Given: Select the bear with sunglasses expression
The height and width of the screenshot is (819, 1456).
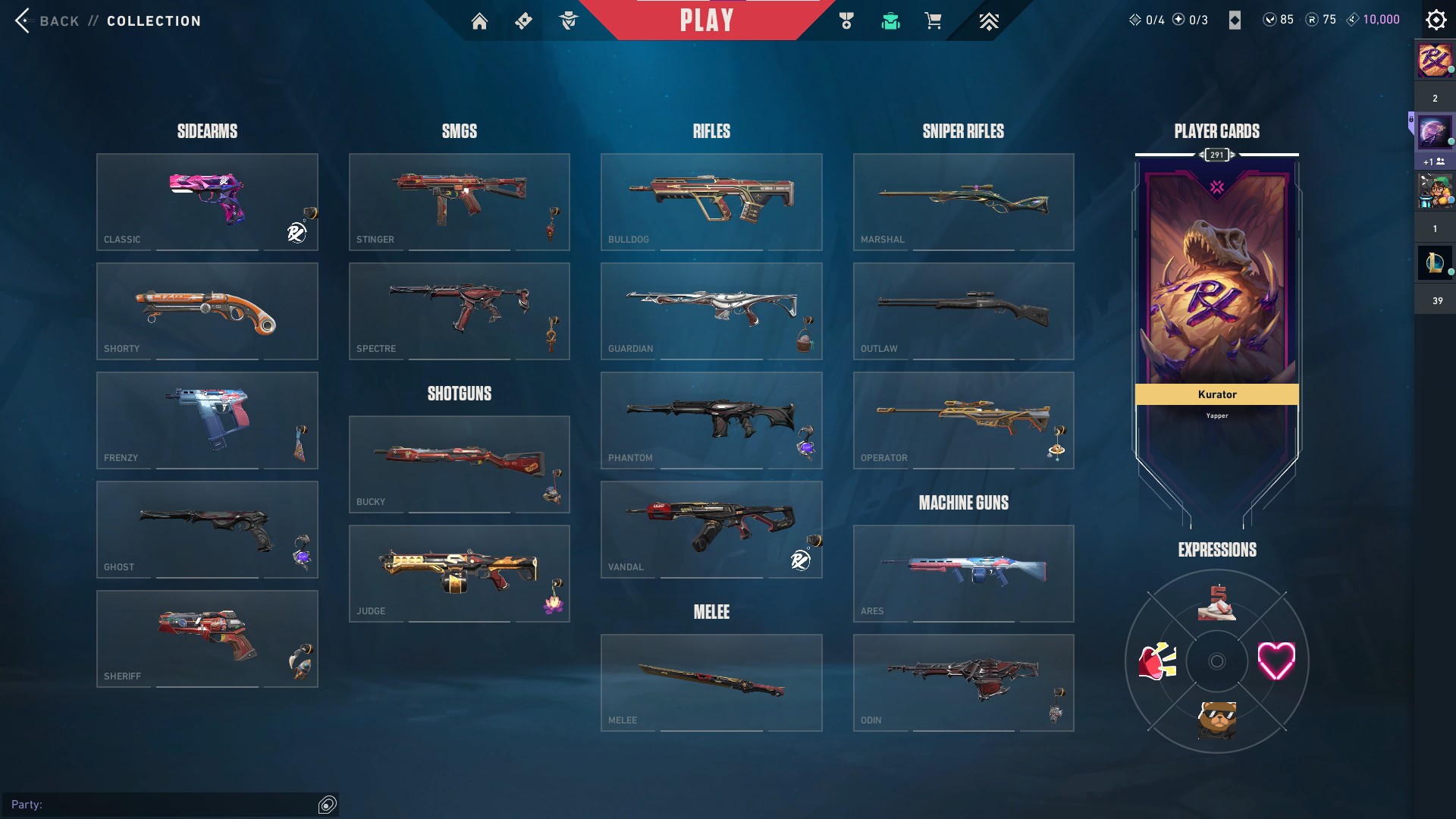Looking at the screenshot, I should tap(1216, 719).
